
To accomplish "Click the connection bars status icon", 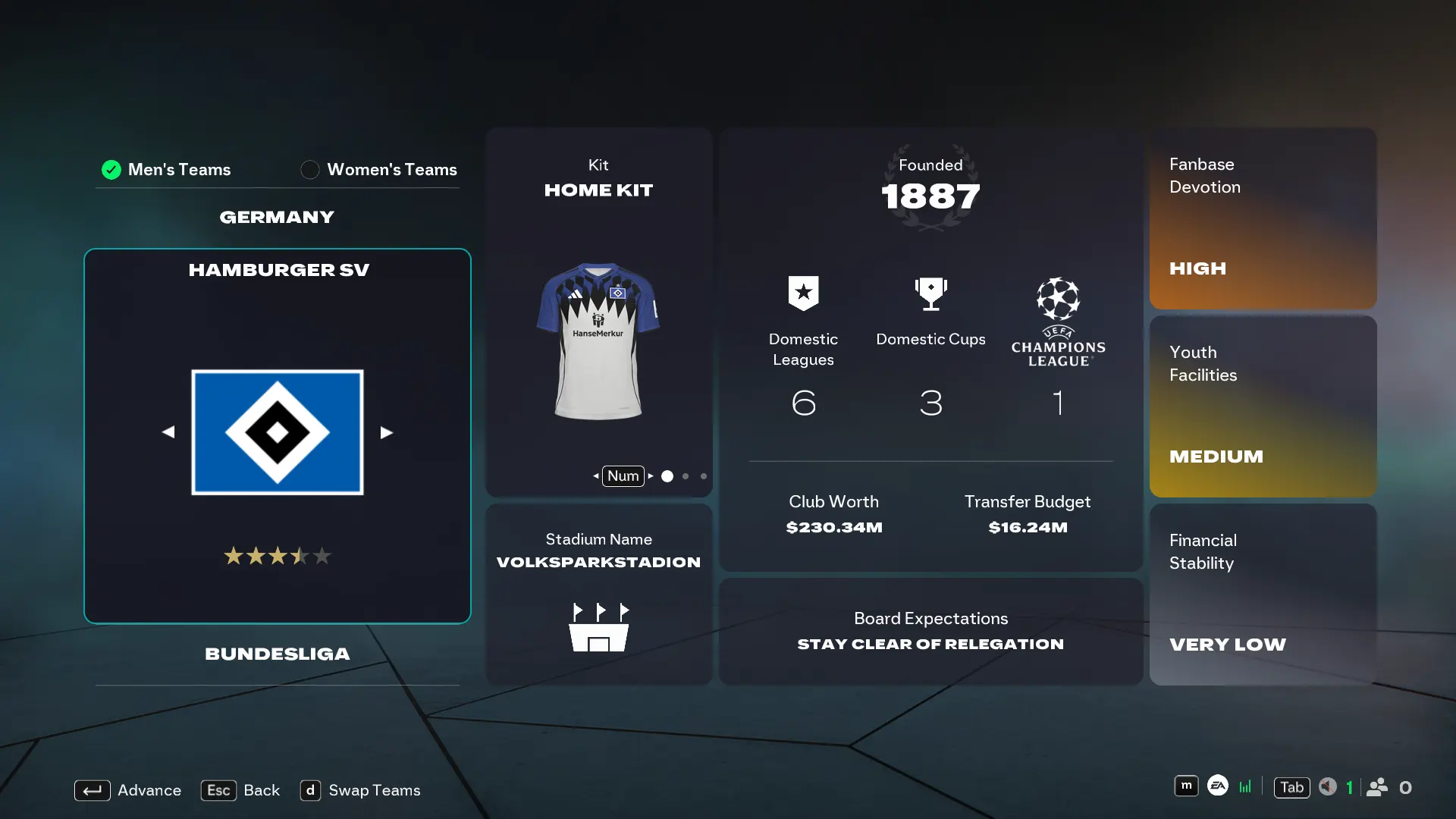I will point(1245,787).
